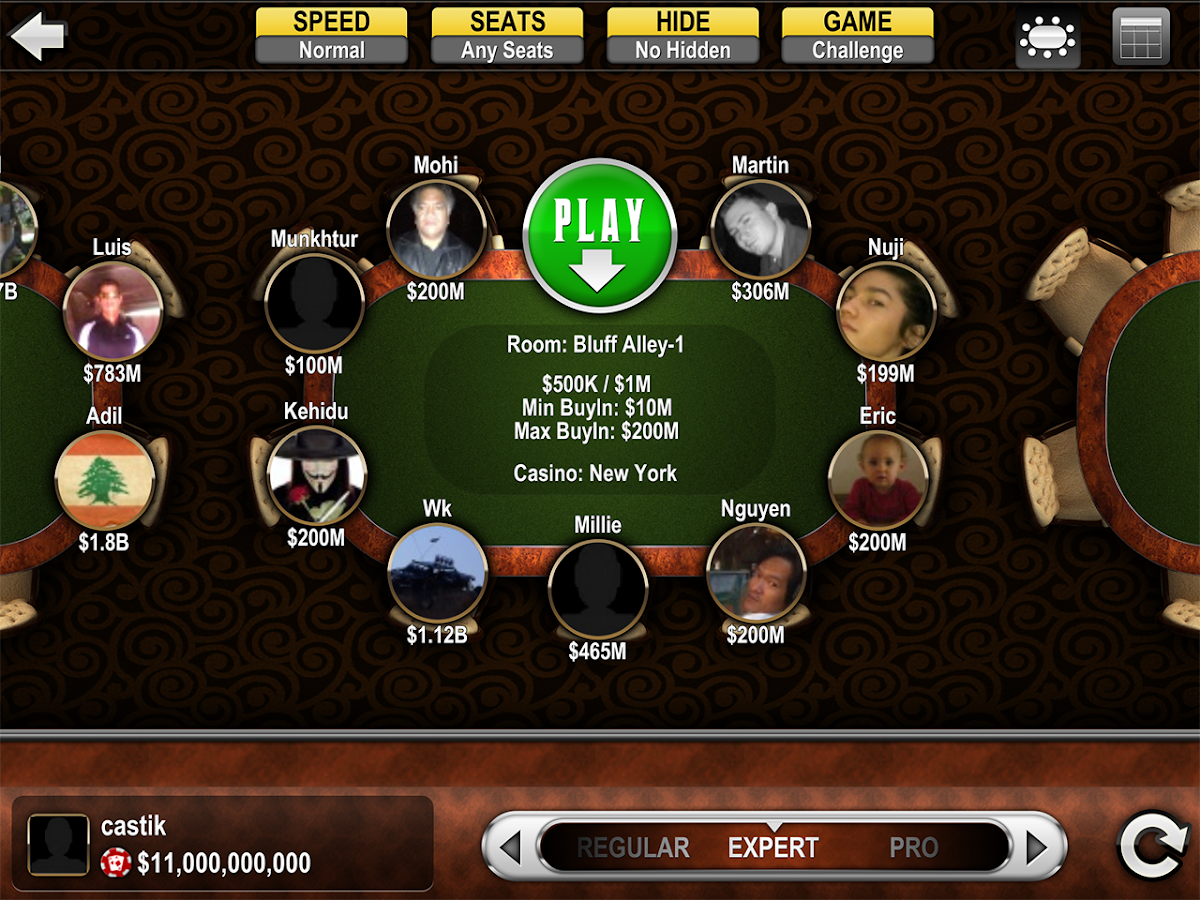Select the EXPERT level tab

point(773,848)
